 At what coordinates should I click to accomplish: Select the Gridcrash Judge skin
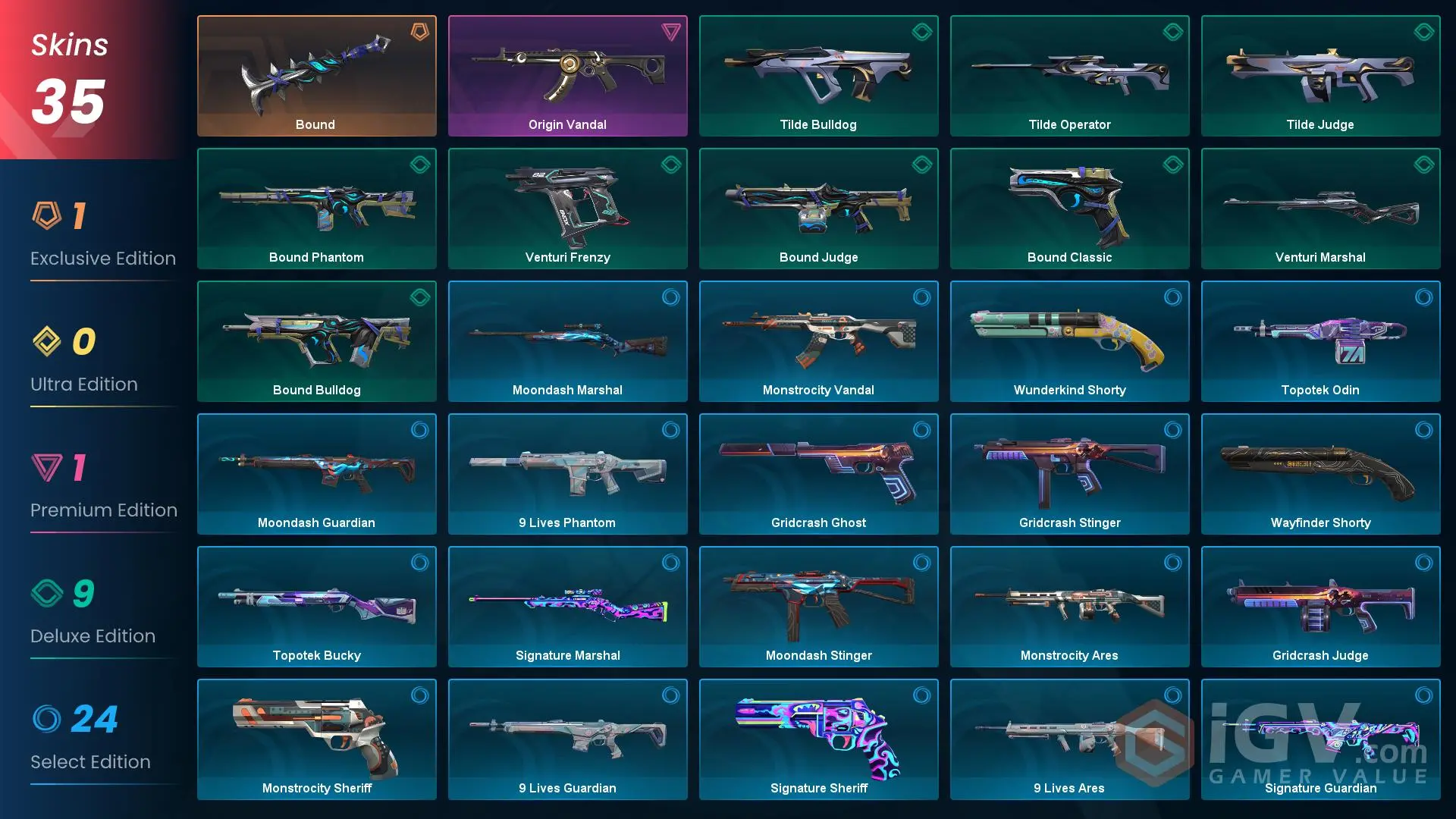[1320, 607]
